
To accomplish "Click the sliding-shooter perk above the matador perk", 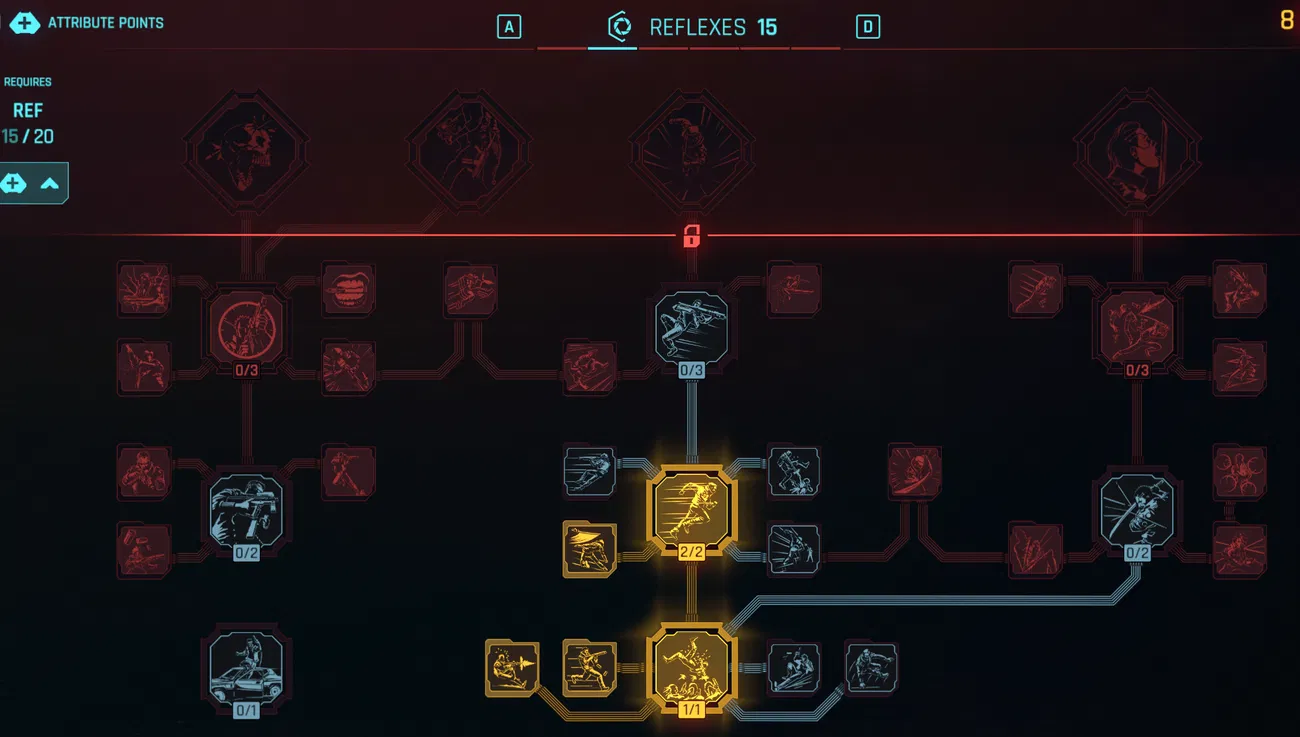I will click(x=588, y=470).
